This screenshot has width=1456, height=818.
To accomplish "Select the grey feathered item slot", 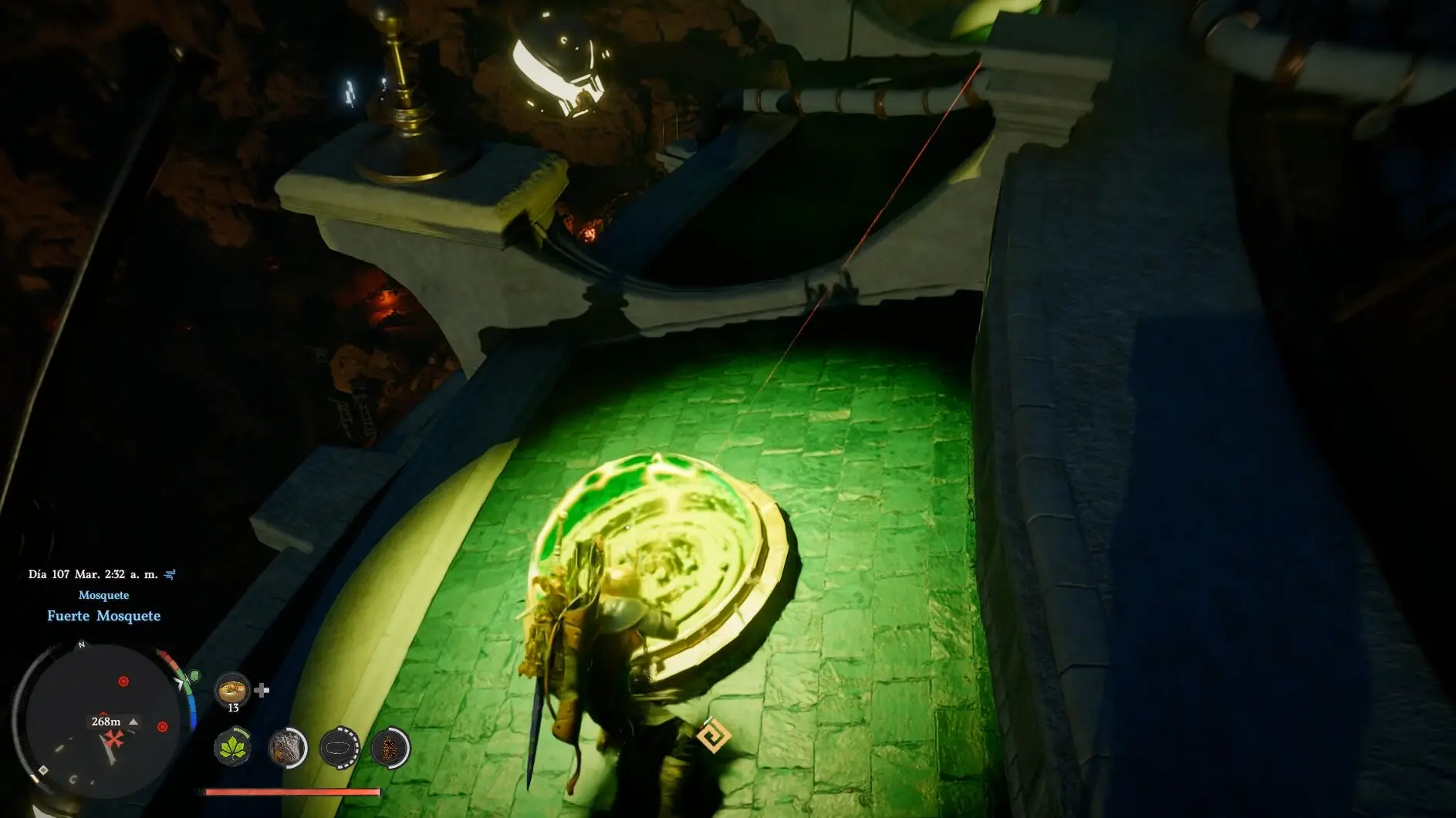I will click(286, 748).
